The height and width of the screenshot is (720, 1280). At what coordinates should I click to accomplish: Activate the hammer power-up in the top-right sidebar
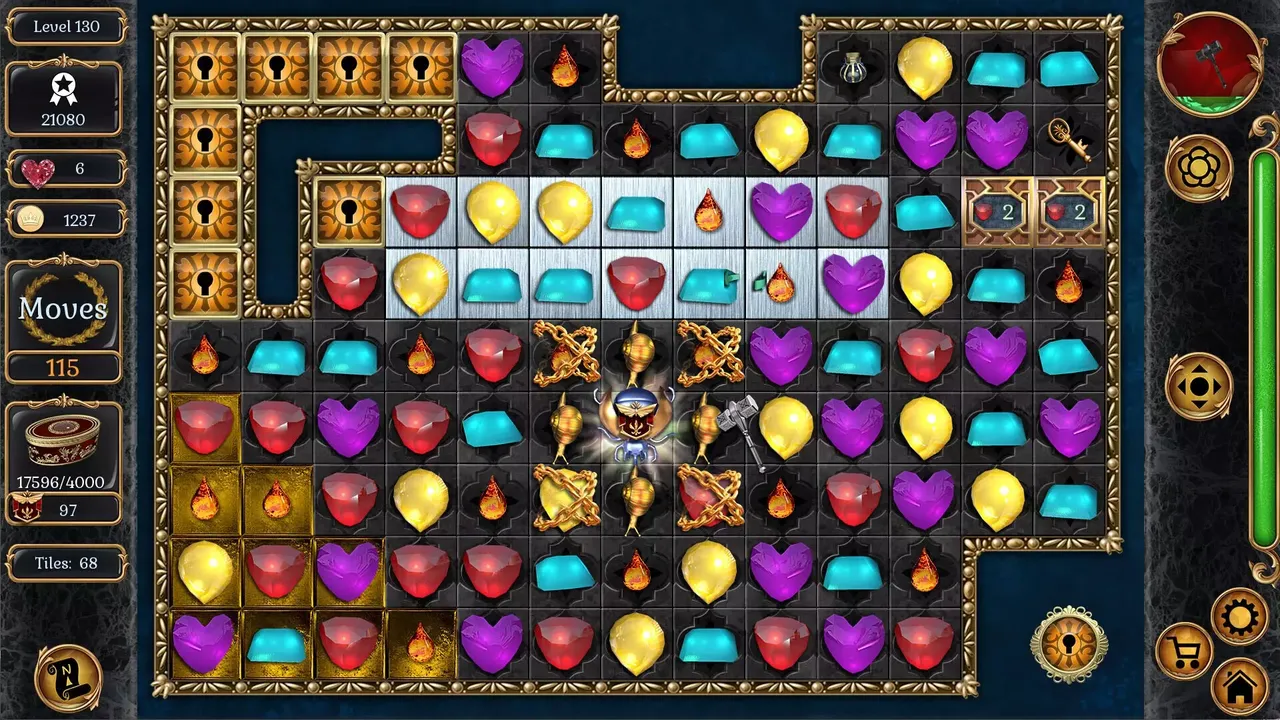tap(1212, 63)
